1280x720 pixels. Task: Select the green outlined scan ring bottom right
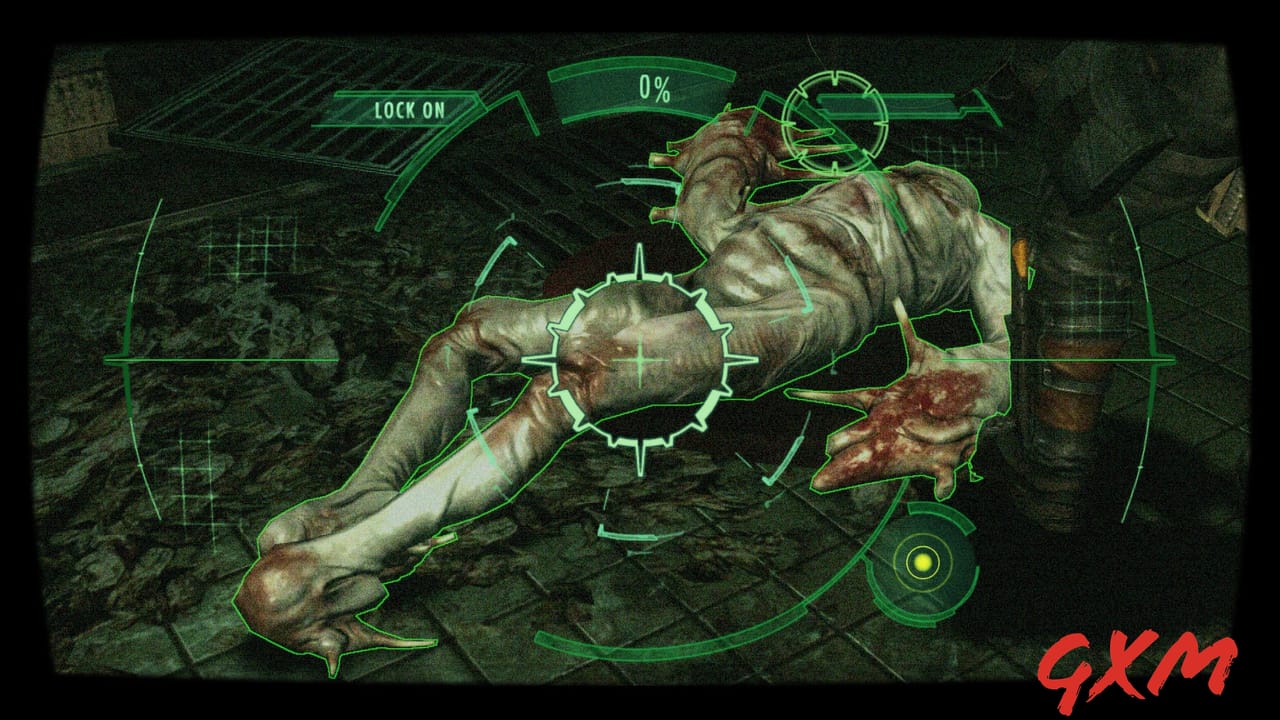point(922,562)
